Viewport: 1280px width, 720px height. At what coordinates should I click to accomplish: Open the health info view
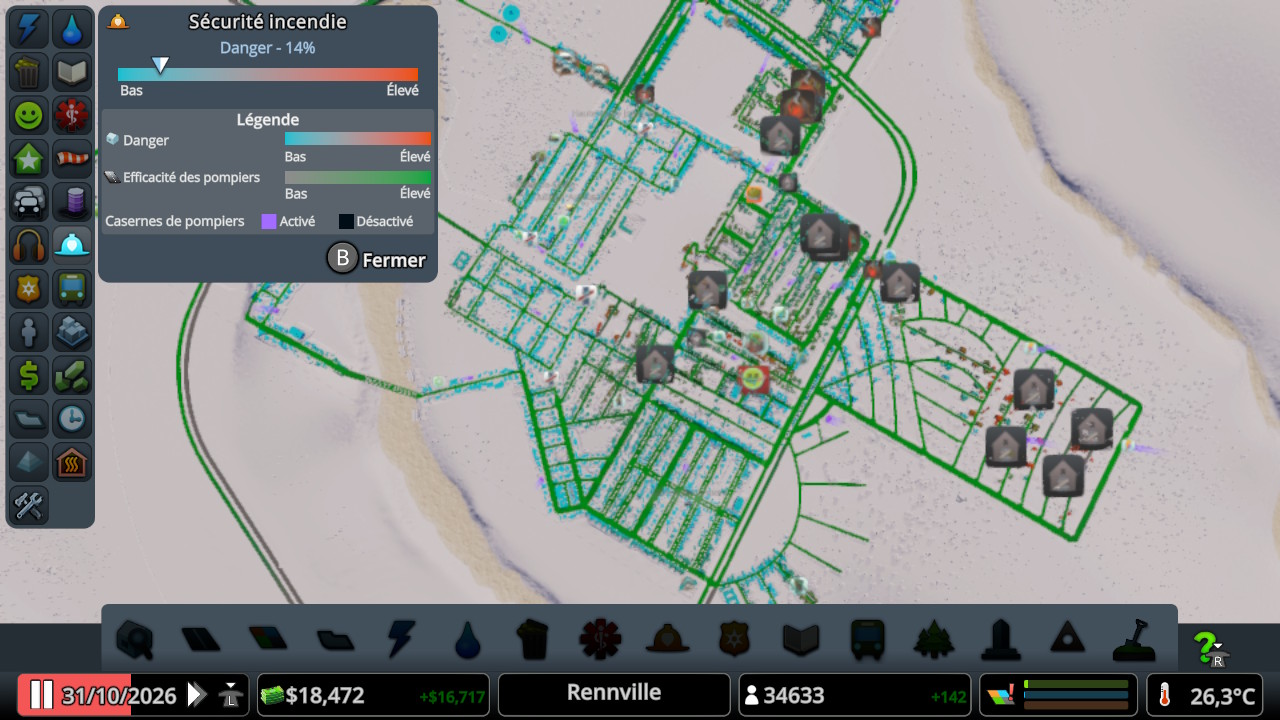coord(72,115)
